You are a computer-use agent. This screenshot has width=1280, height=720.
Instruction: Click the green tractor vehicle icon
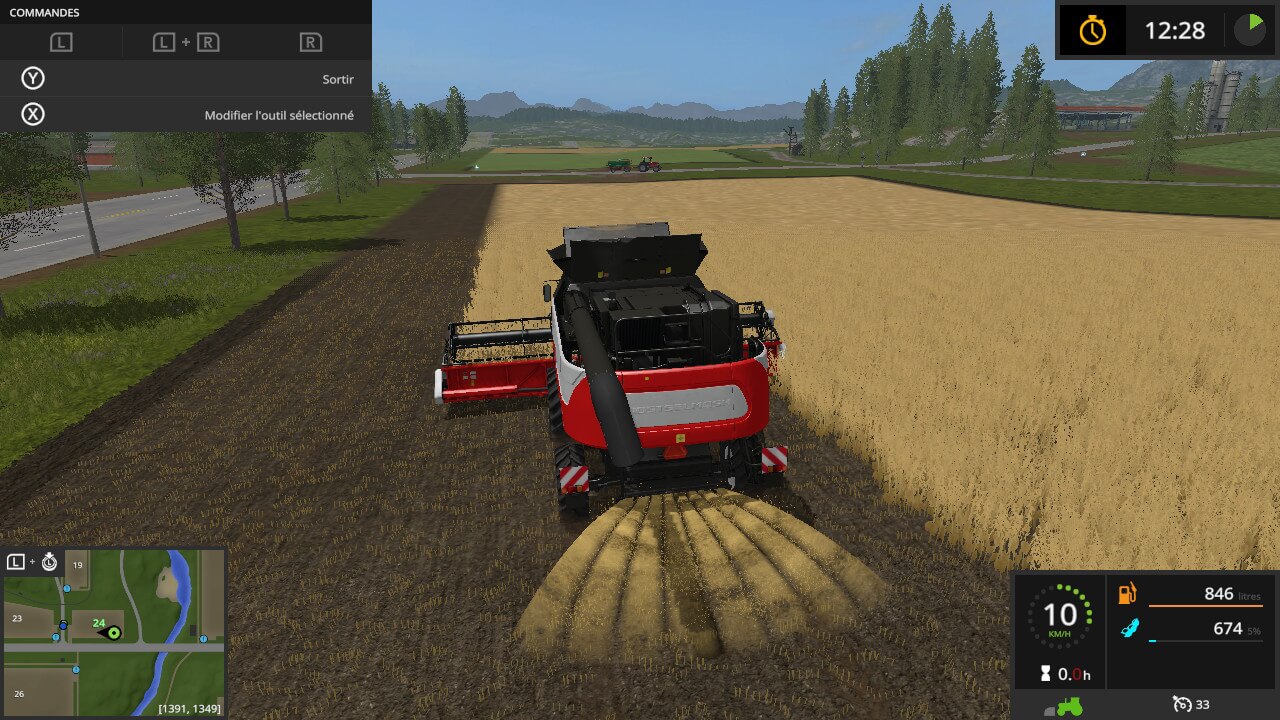(x=1068, y=706)
